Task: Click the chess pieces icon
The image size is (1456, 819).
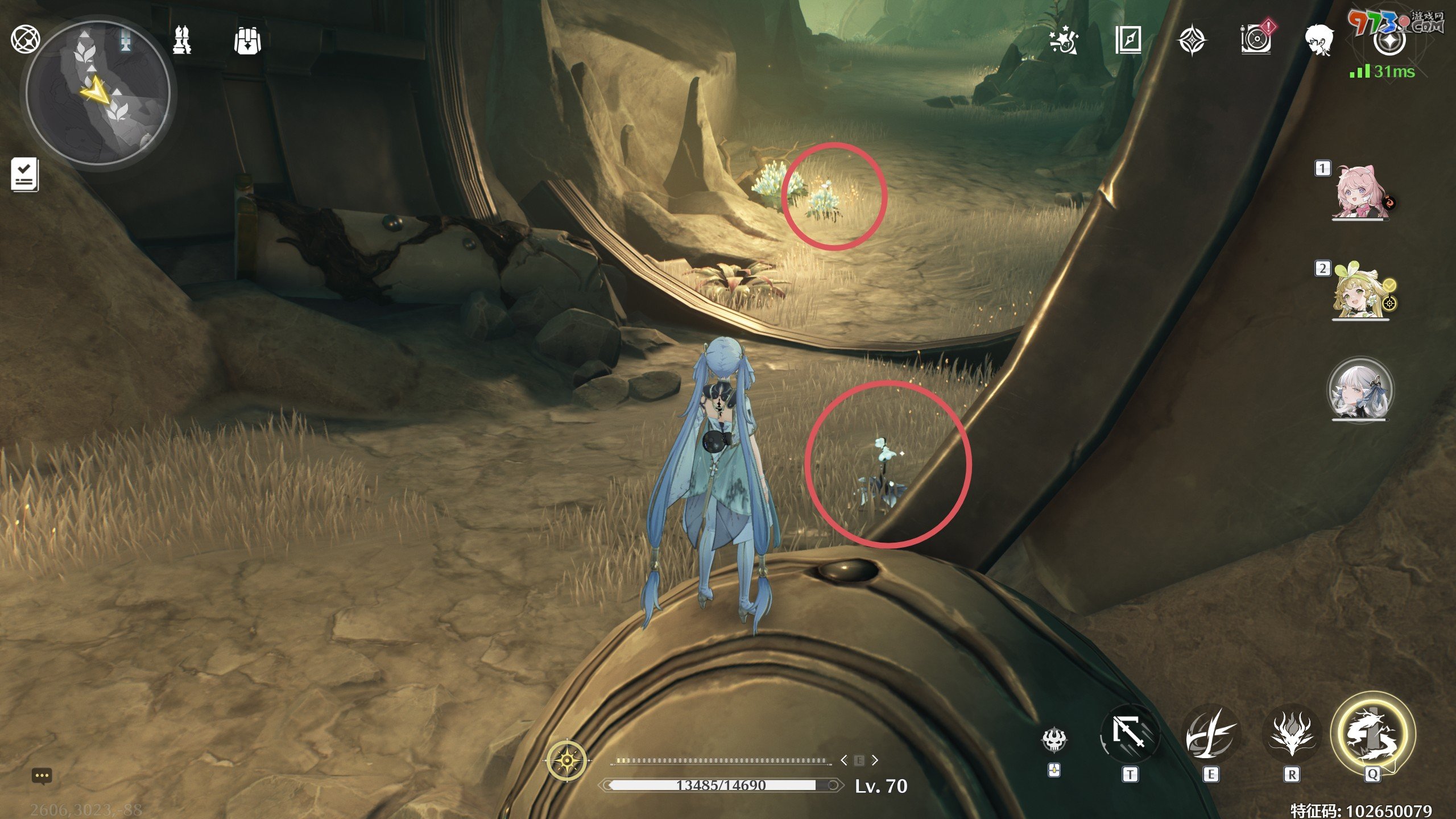Action: [182, 40]
